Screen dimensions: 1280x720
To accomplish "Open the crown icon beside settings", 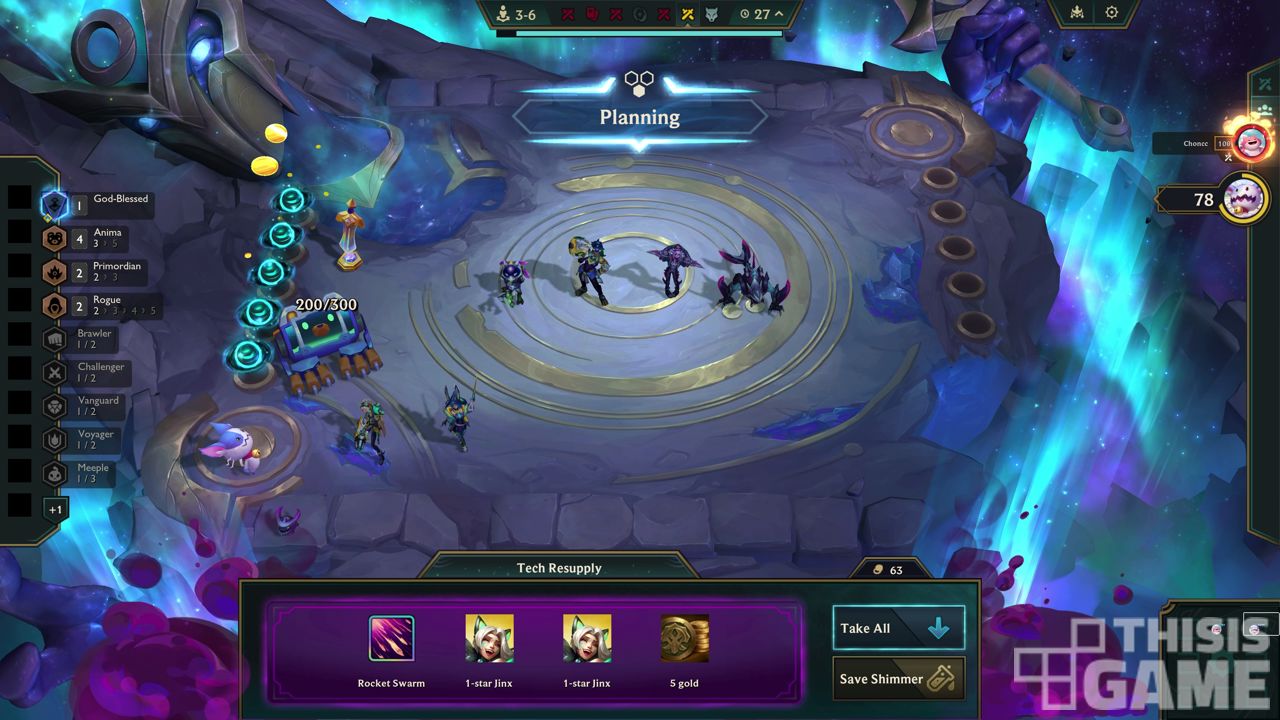I will click(1077, 13).
